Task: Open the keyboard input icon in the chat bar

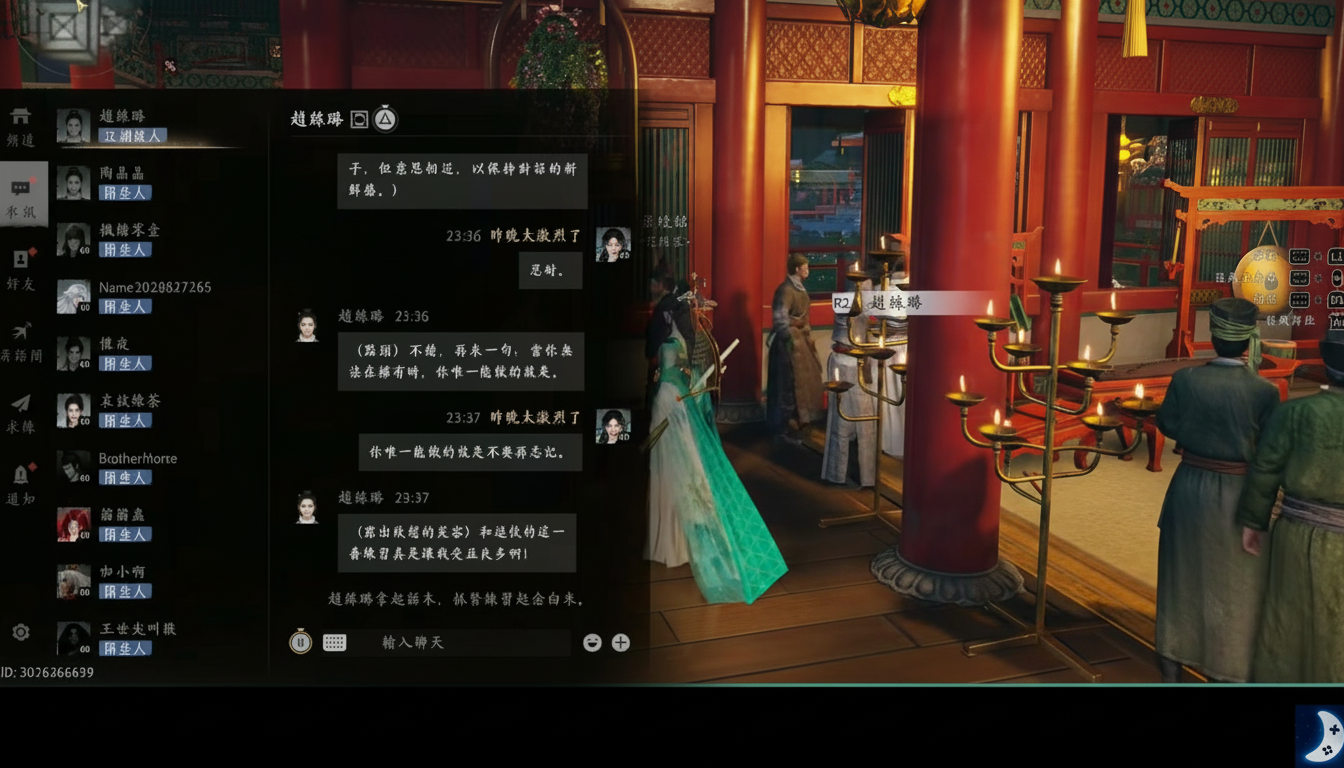Action: click(333, 642)
